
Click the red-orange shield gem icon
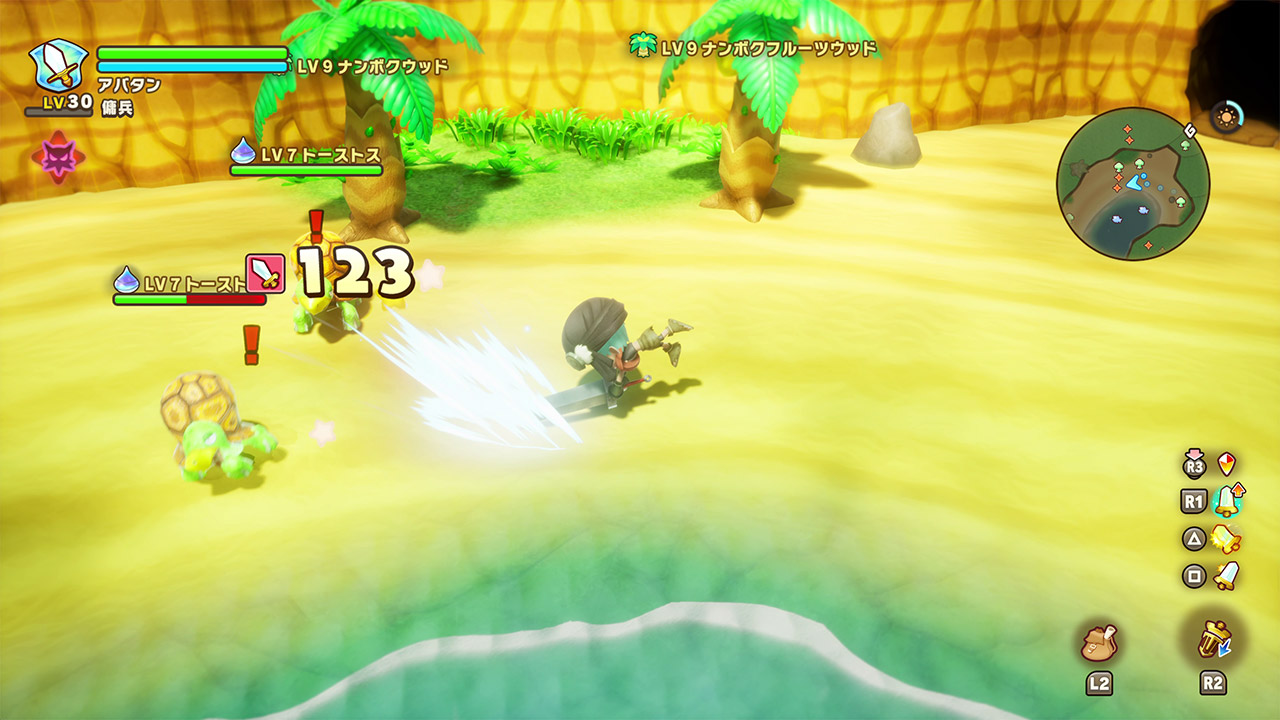point(1226,464)
